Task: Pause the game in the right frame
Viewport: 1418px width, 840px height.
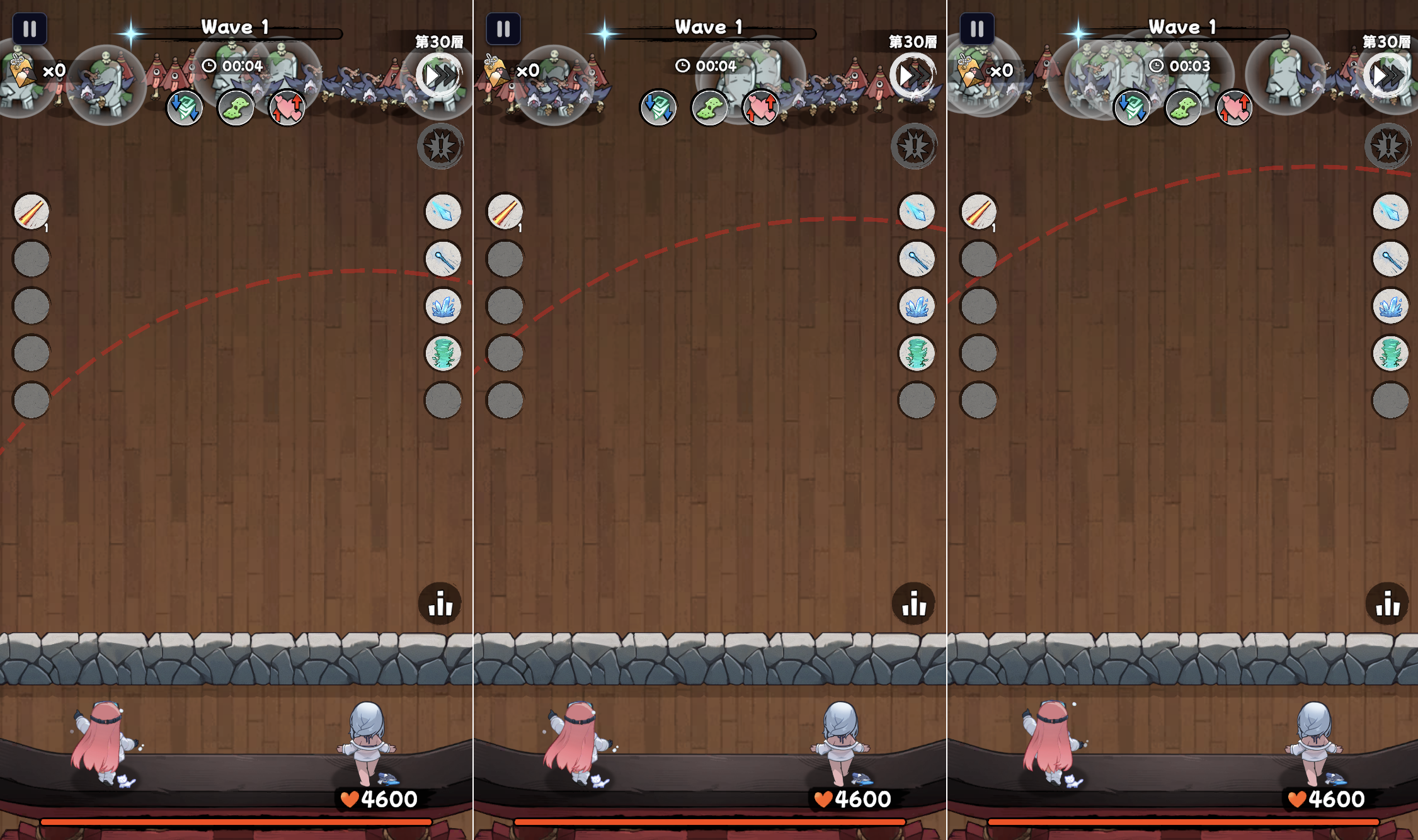Action: pos(977,29)
